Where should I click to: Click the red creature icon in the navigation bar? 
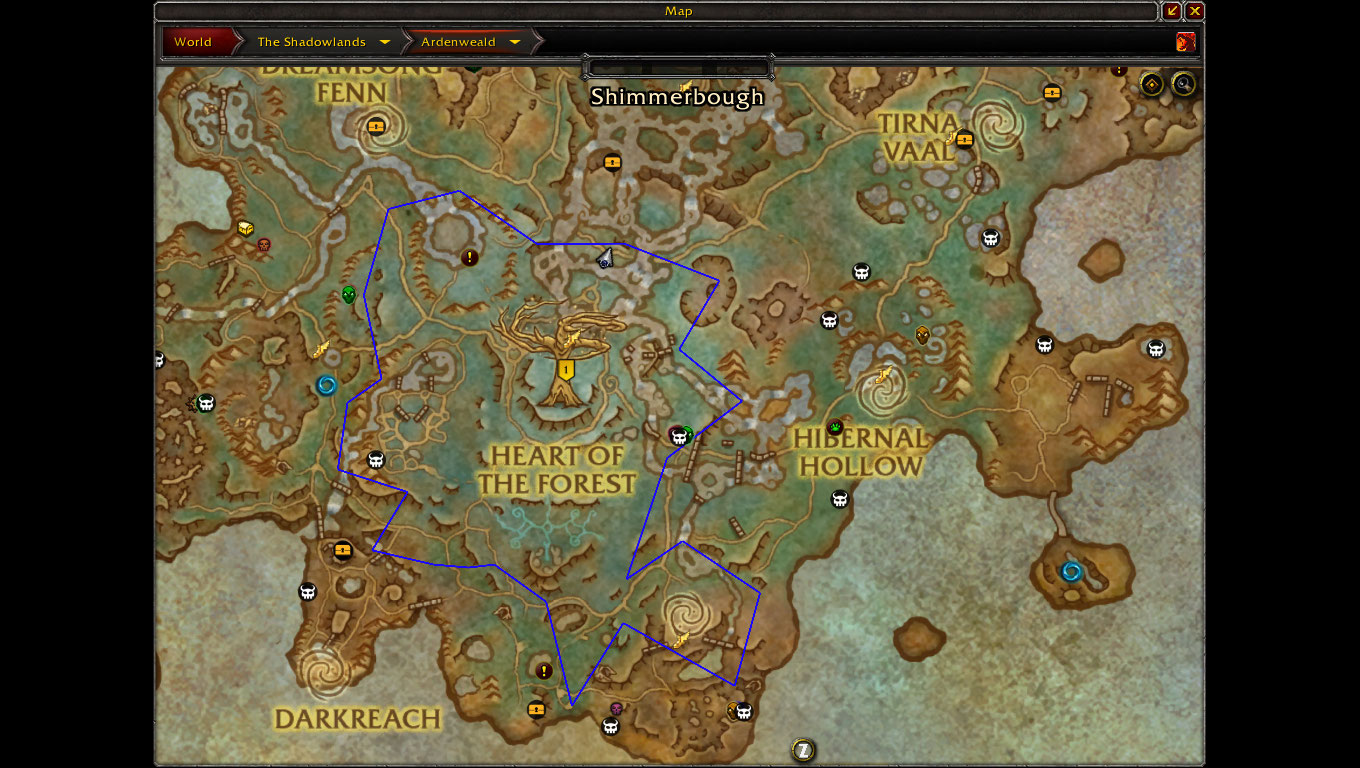(x=1186, y=42)
